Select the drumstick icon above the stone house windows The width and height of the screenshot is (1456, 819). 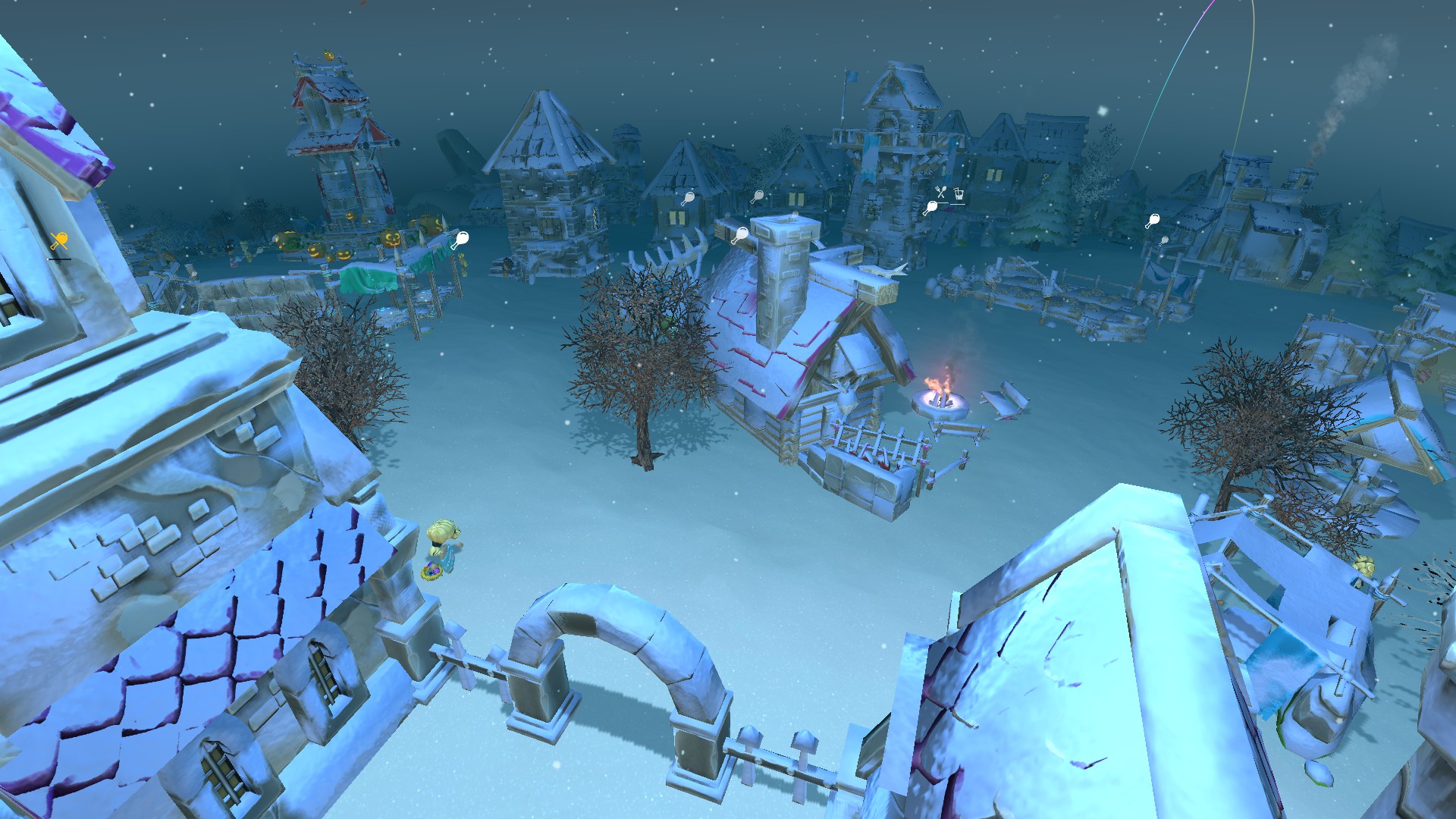tap(690, 199)
